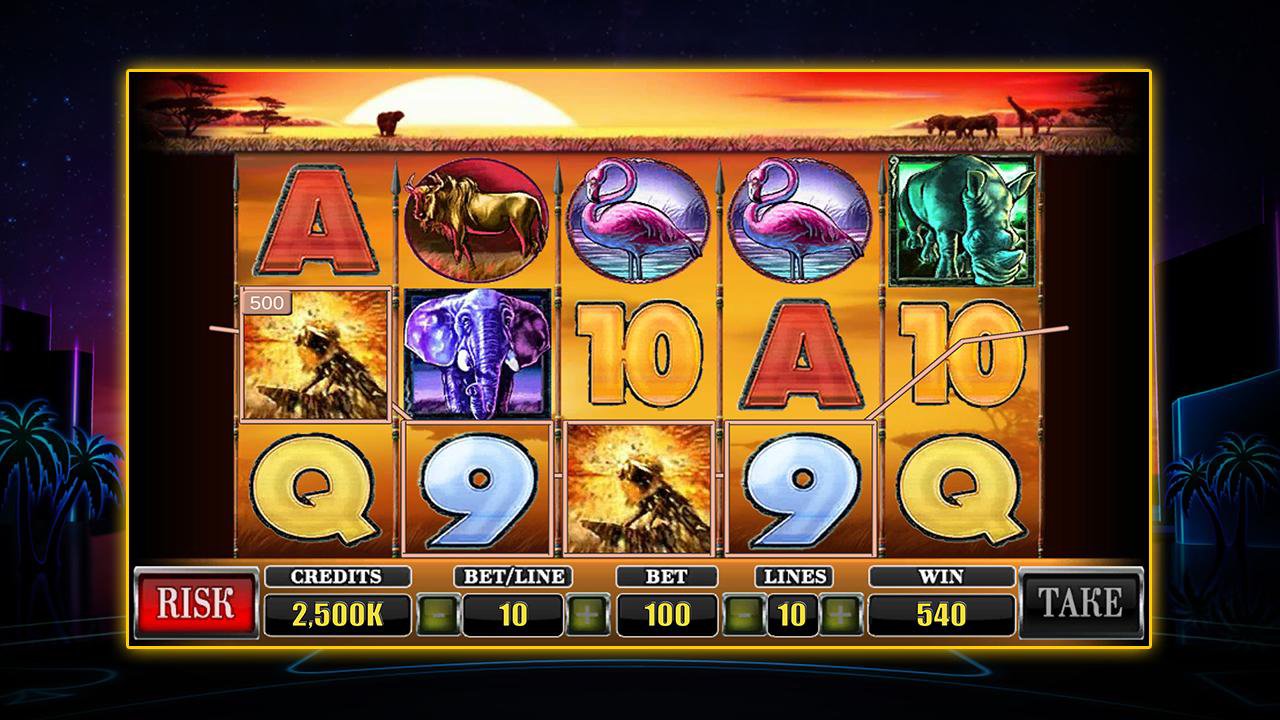Click the WIN display showing 540
1280x720 pixels.
coord(941,613)
